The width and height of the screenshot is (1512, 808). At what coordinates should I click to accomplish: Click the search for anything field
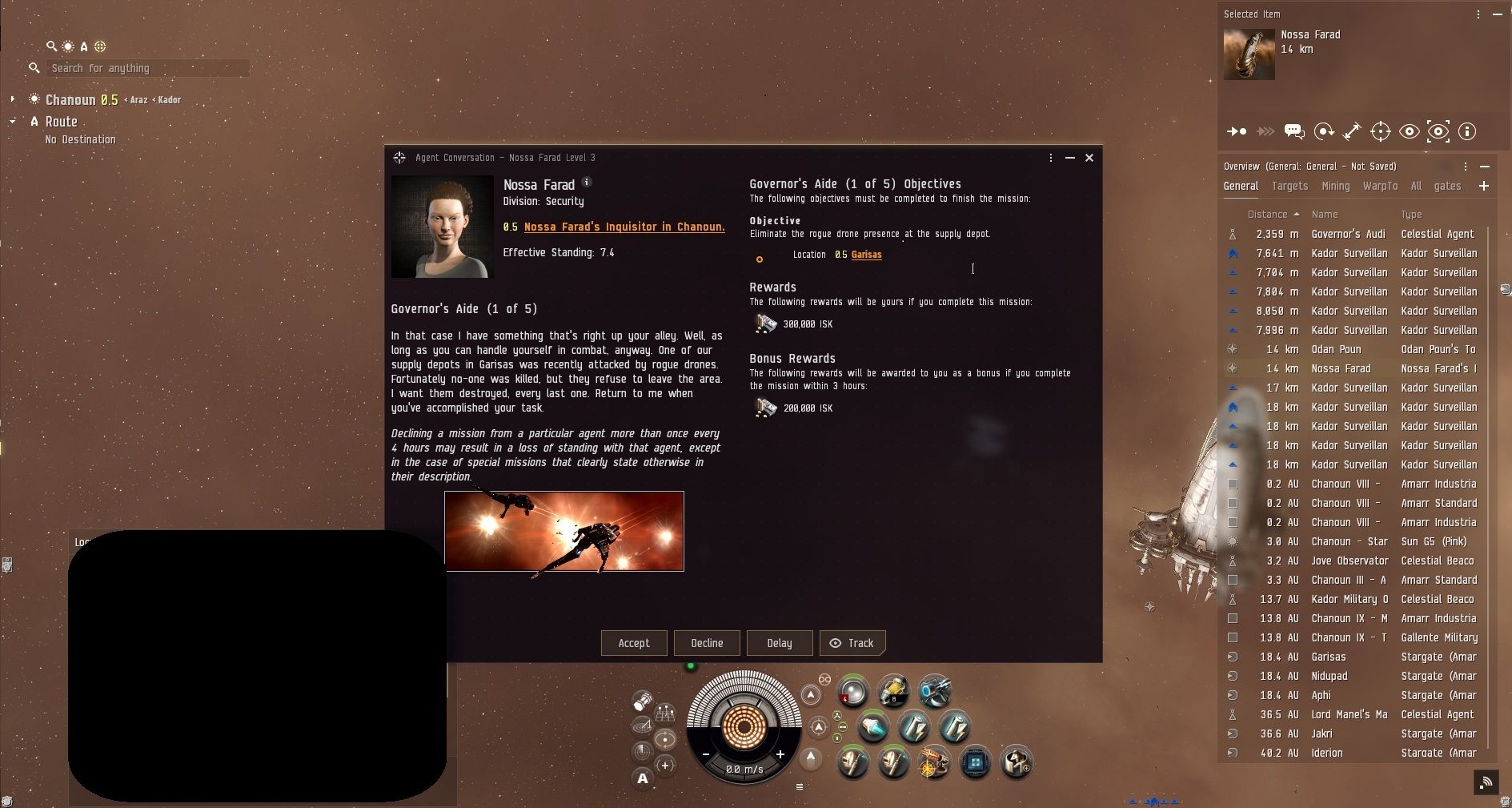pyautogui.click(x=147, y=69)
